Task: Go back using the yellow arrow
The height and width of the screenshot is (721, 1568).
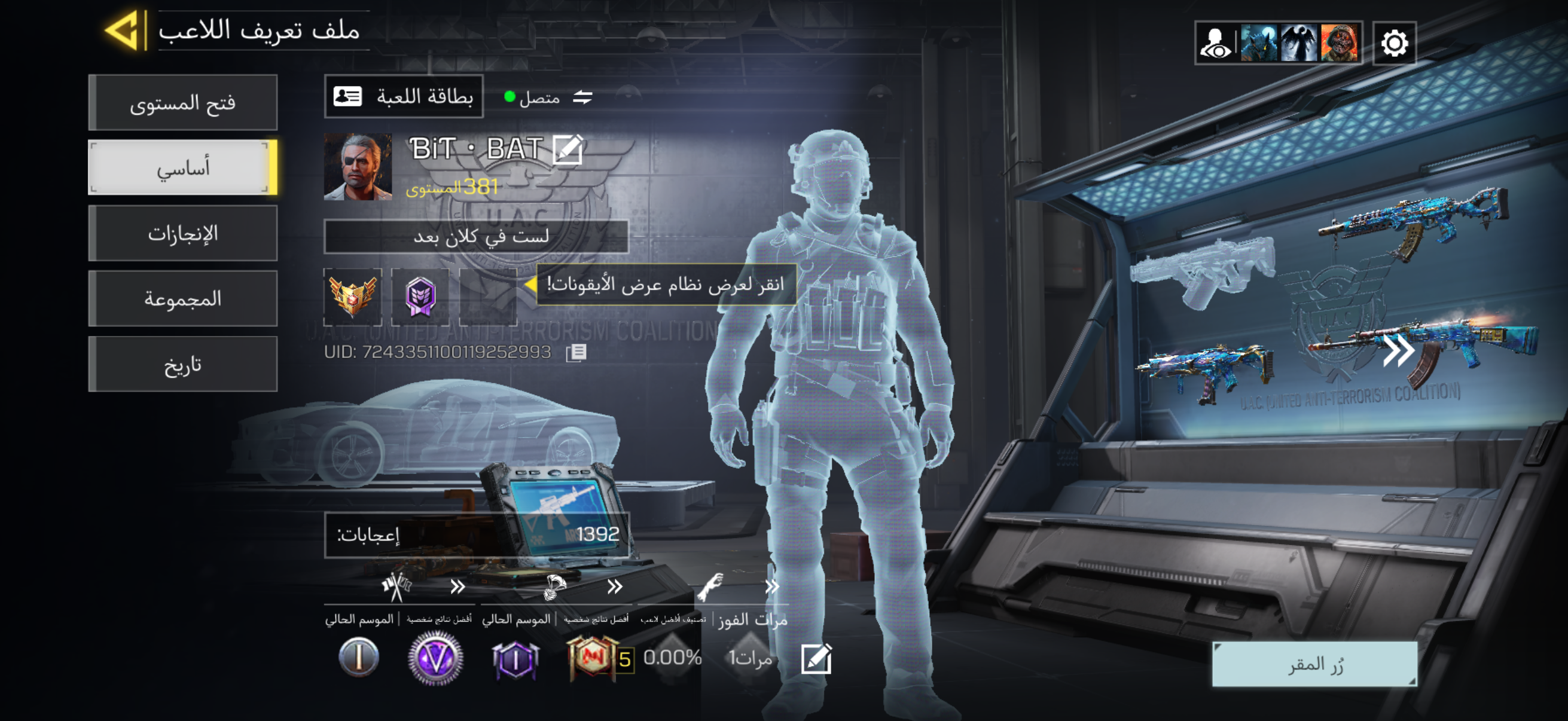Action: click(x=124, y=30)
